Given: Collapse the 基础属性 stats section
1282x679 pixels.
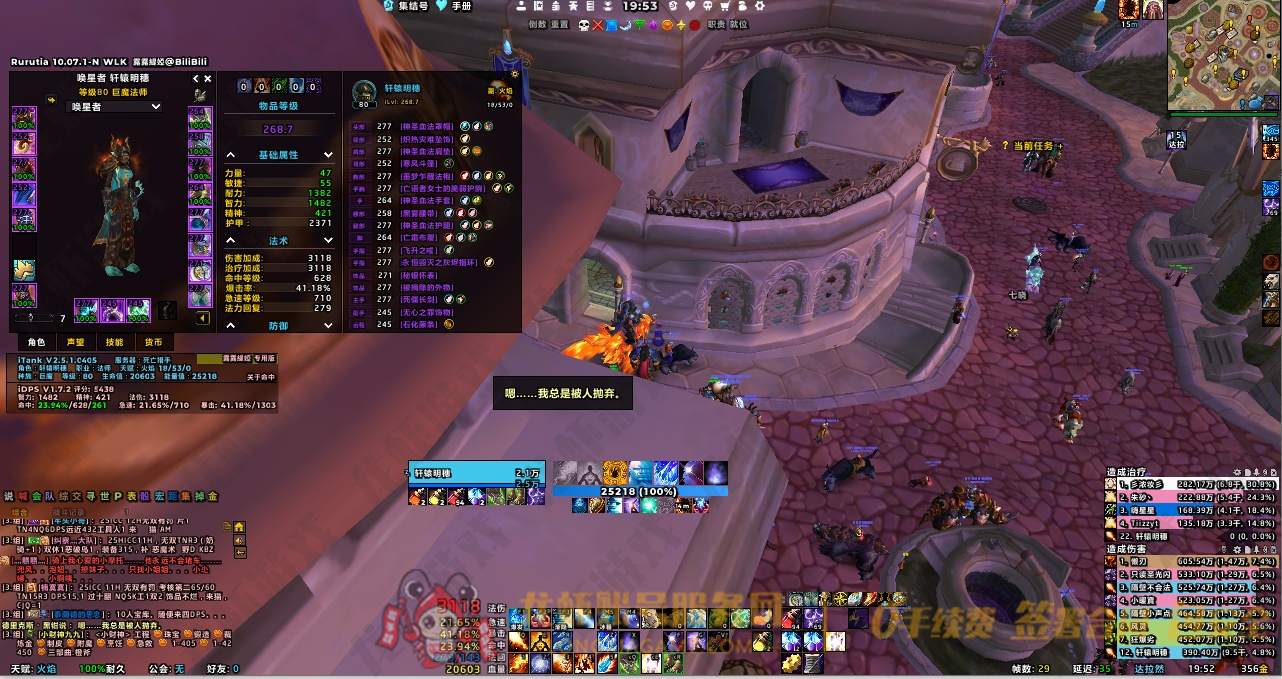Looking at the screenshot, I should [231, 155].
